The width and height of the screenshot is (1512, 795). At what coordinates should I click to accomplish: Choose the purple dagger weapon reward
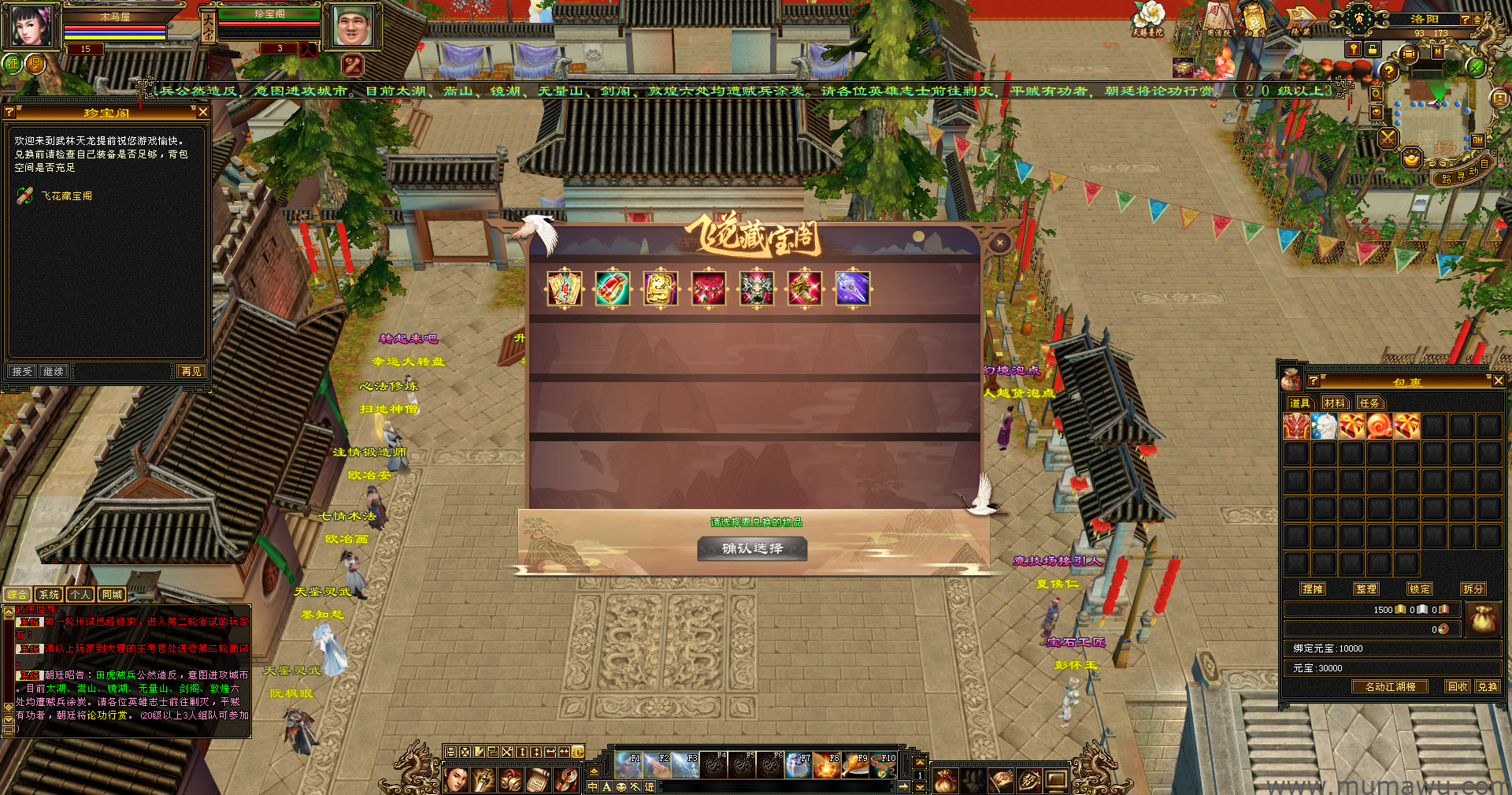(x=852, y=288)
